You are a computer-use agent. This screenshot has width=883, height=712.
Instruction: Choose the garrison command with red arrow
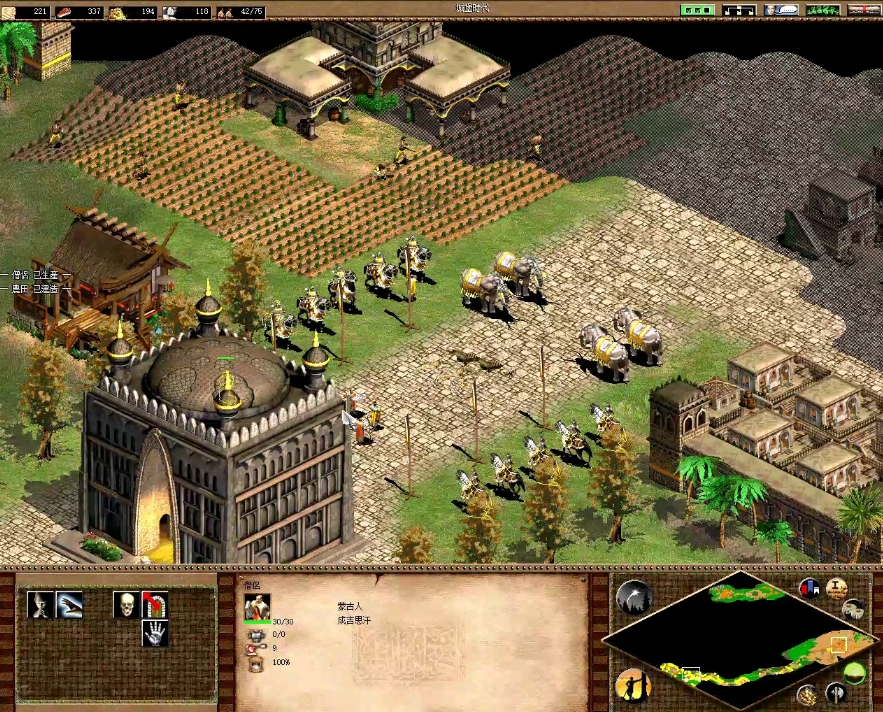[x=154, y=604]
